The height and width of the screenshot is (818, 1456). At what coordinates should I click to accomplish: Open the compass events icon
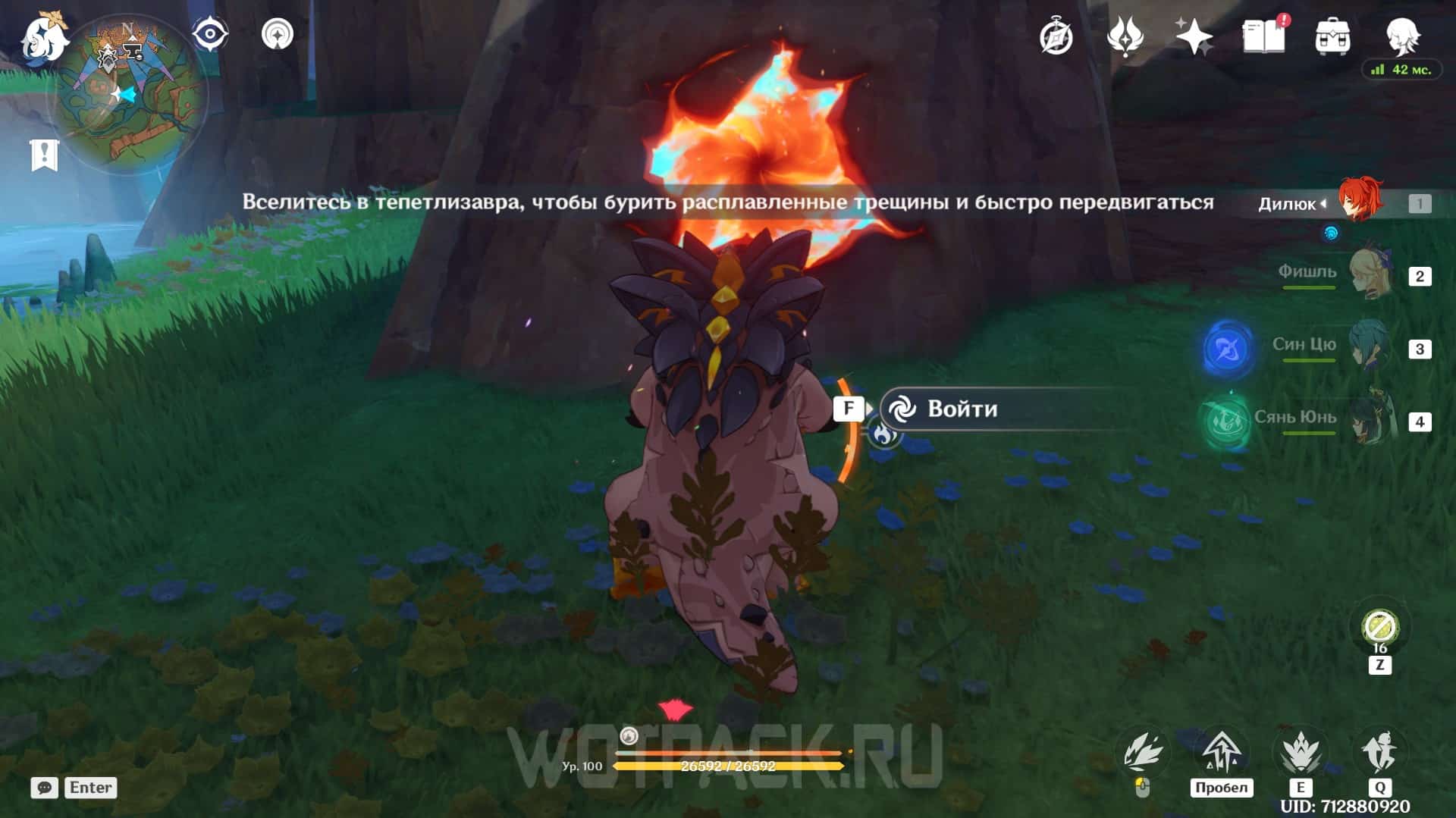click(x=1056, y=36)
